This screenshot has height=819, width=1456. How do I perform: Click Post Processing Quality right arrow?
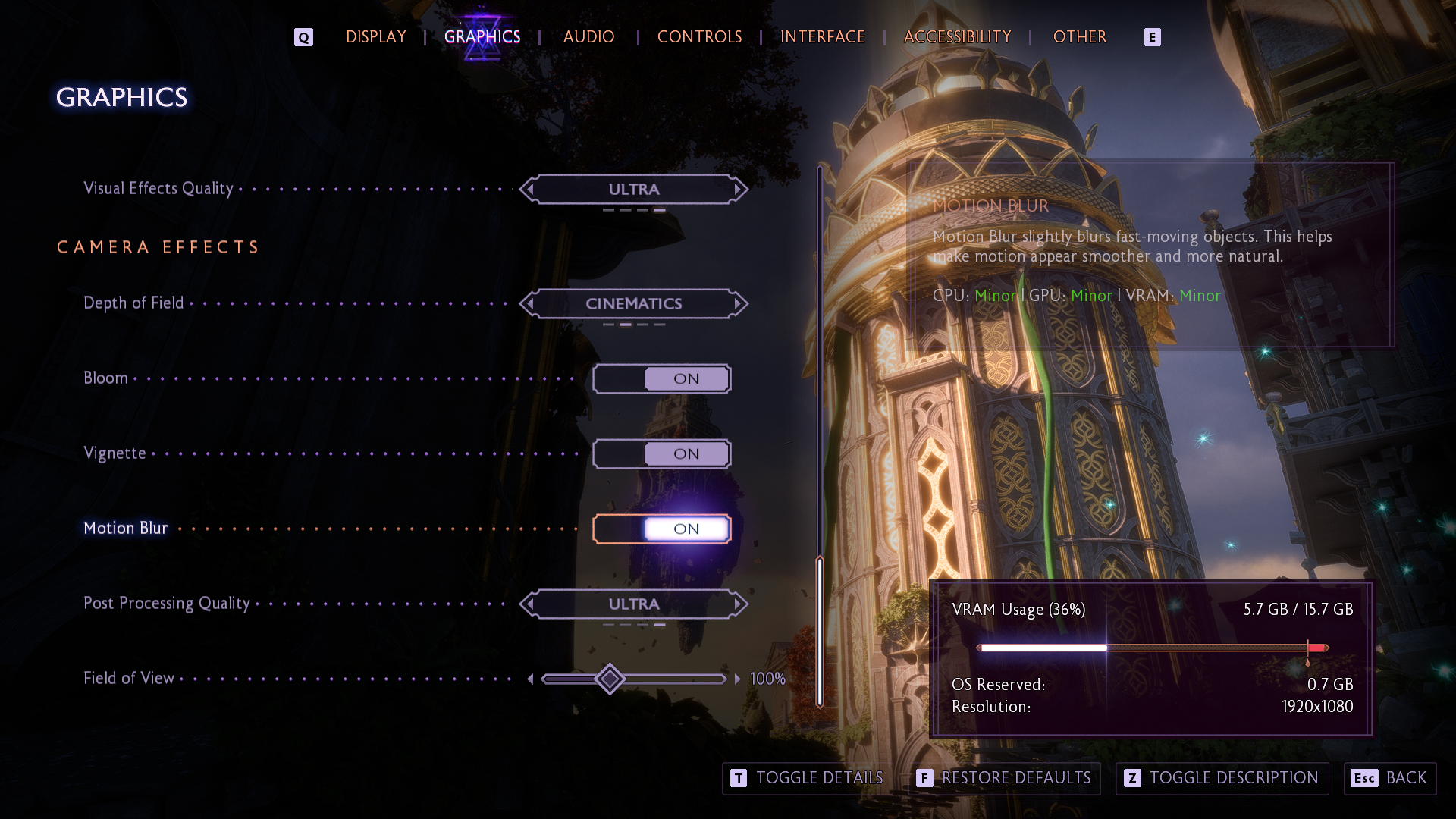(x=737, y=604)
